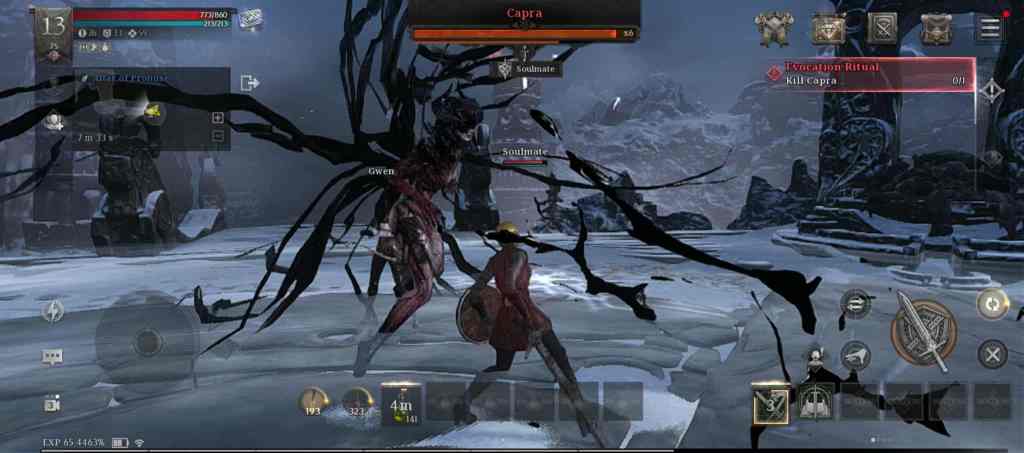Activate the highlighted skill showing 3

click(771, 402)
